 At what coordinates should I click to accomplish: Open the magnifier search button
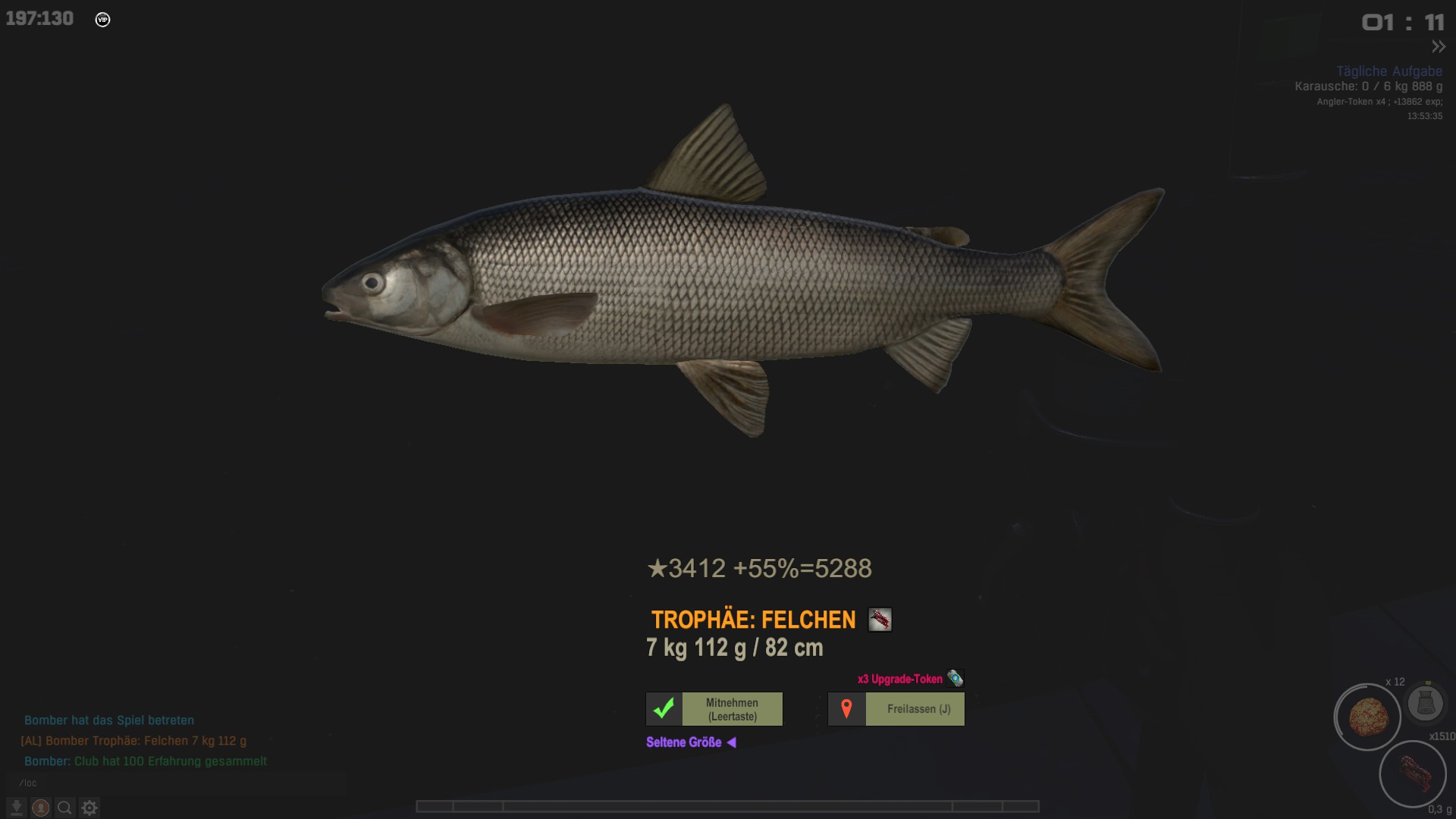coord(65,808)
